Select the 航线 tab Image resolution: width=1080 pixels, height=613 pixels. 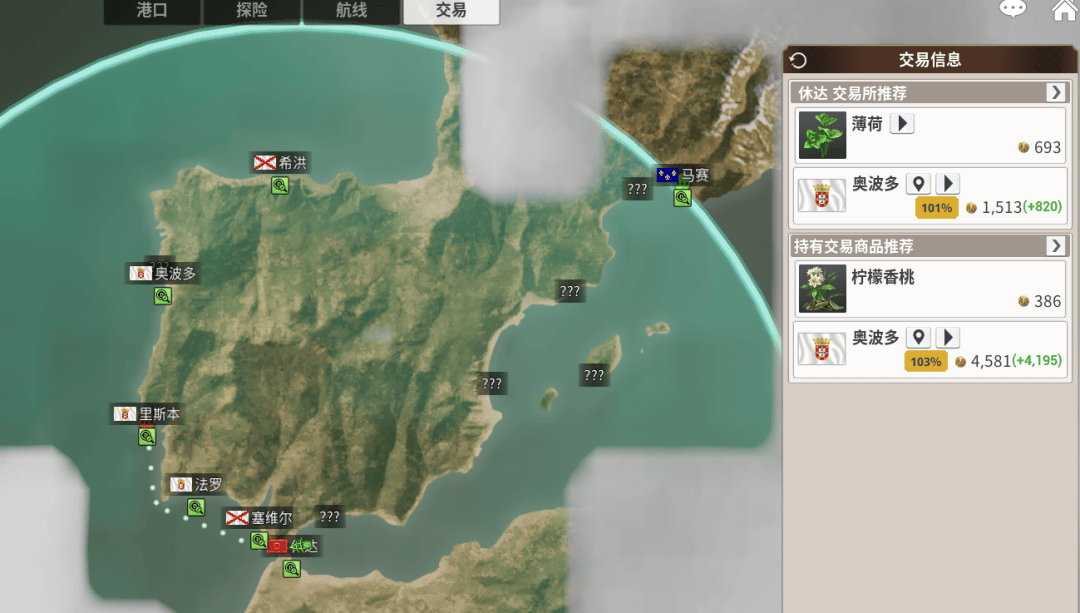[x=351, y=11]
